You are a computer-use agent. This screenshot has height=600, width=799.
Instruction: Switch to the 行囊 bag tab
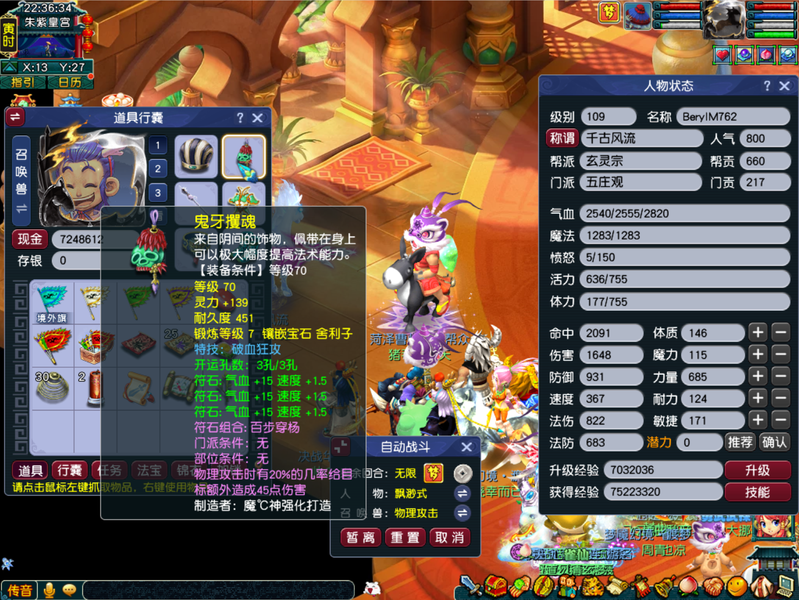(x=68, y=470)
